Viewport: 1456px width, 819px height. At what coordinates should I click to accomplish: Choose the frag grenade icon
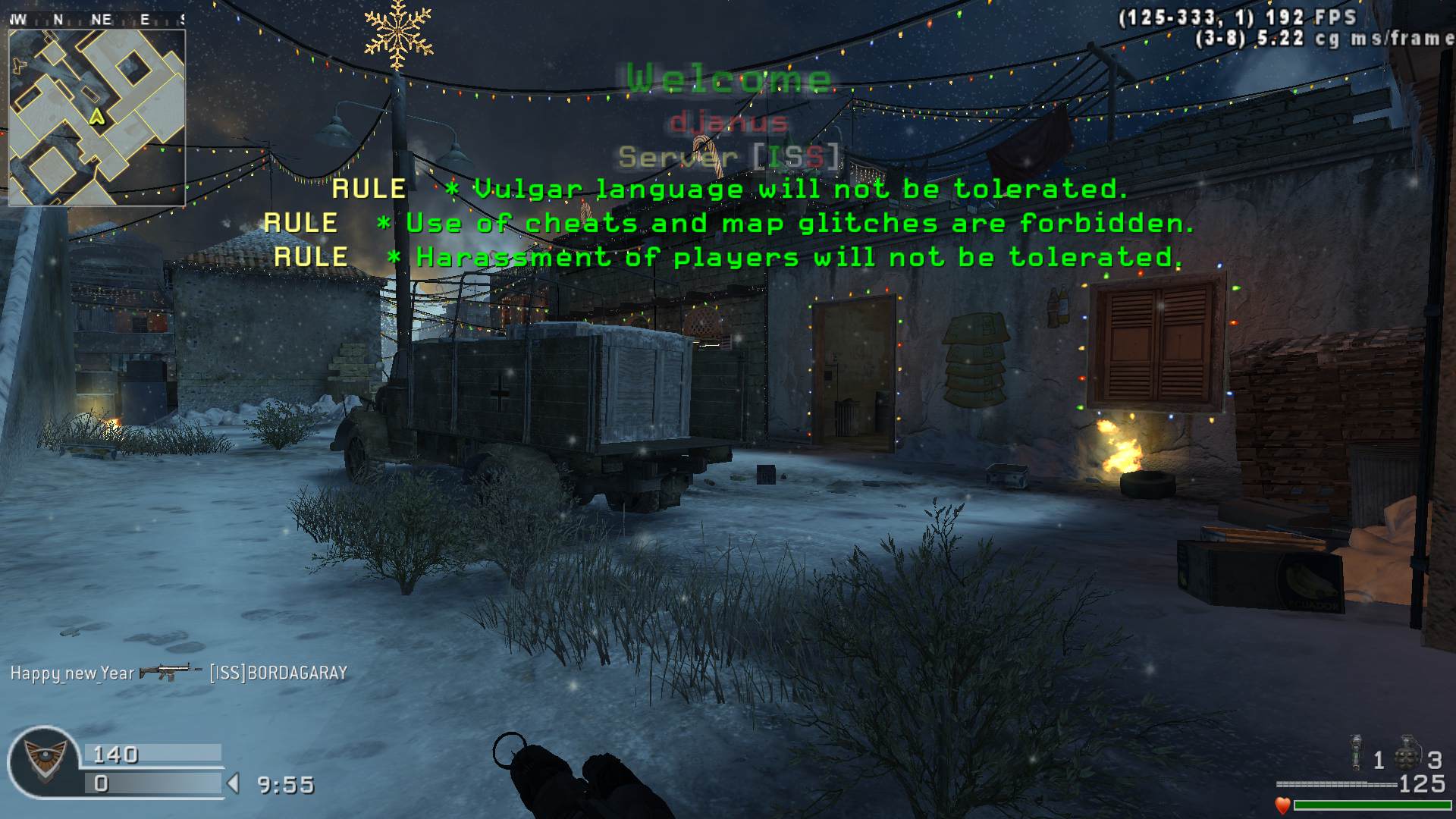point(1408,753)
